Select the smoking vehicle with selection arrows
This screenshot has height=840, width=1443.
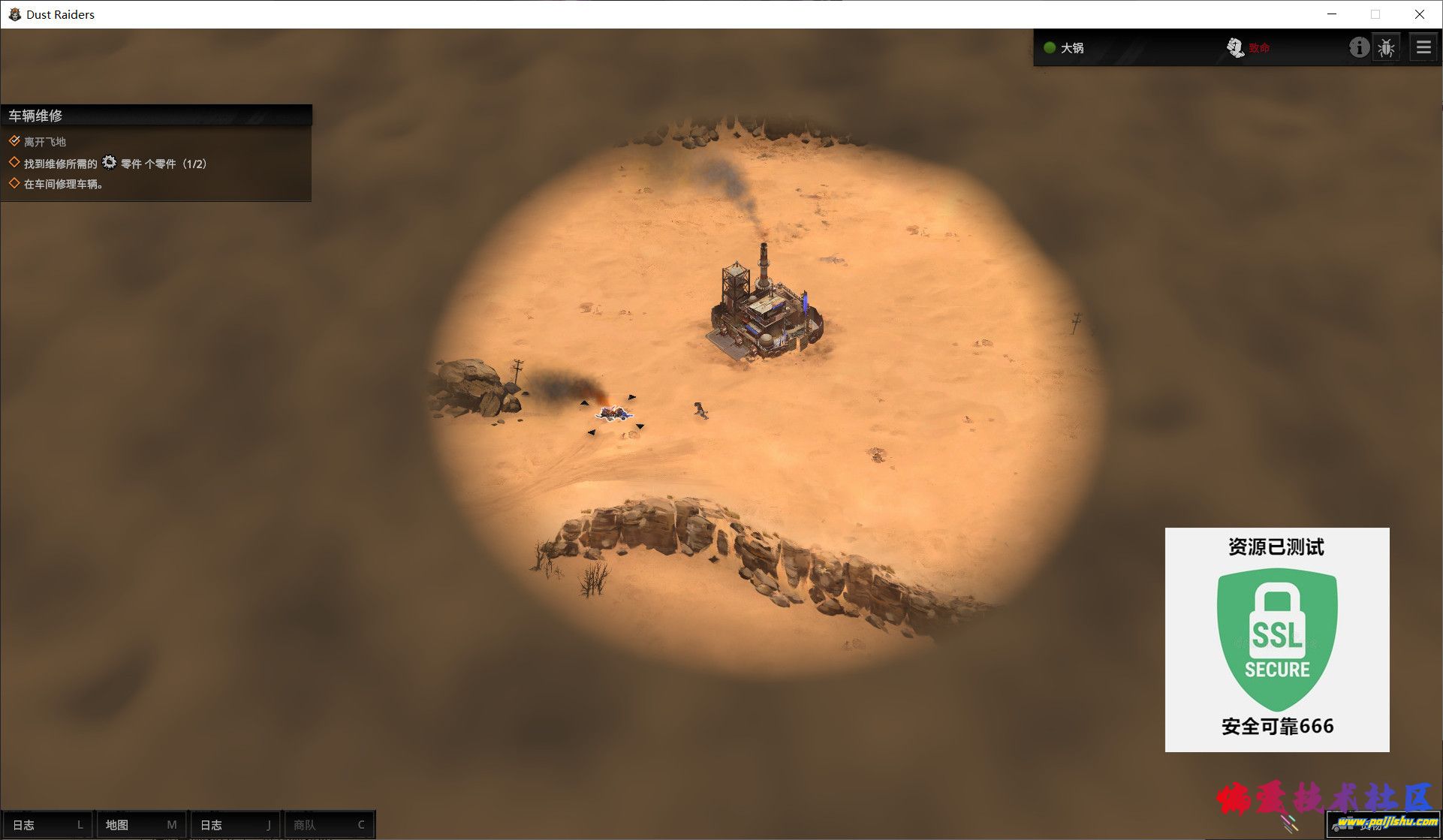coord(613,413)
